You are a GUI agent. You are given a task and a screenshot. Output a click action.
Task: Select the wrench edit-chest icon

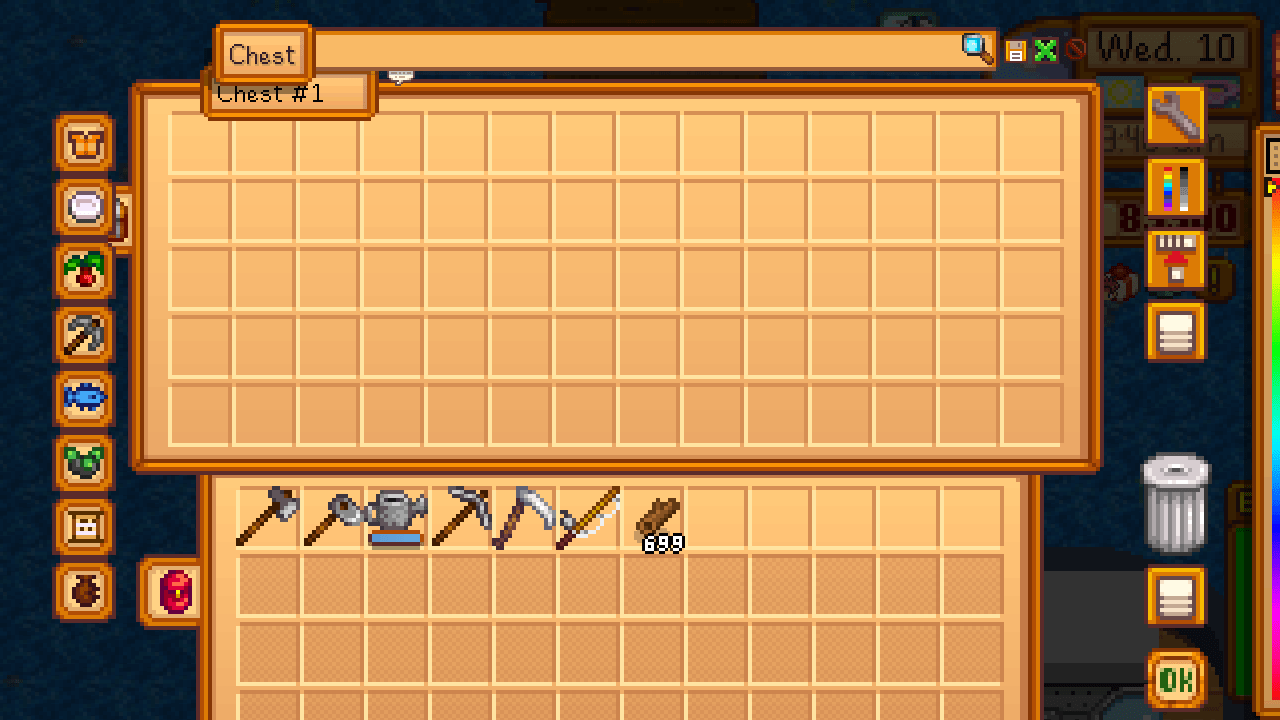point(1176,118)
